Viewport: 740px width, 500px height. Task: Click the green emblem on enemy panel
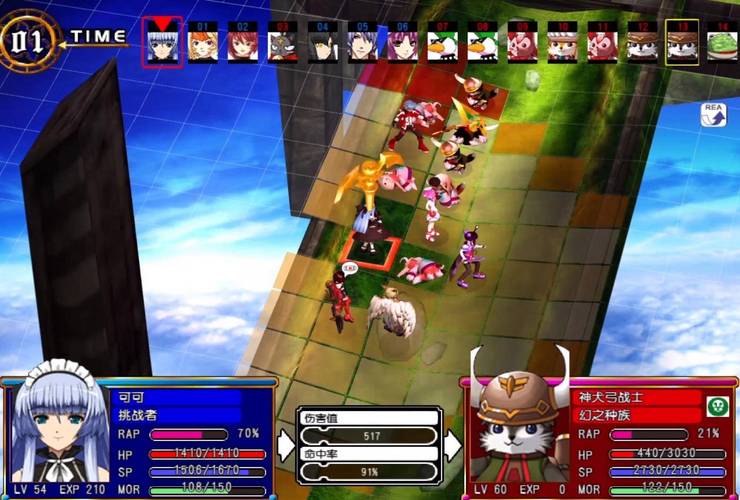715,406
